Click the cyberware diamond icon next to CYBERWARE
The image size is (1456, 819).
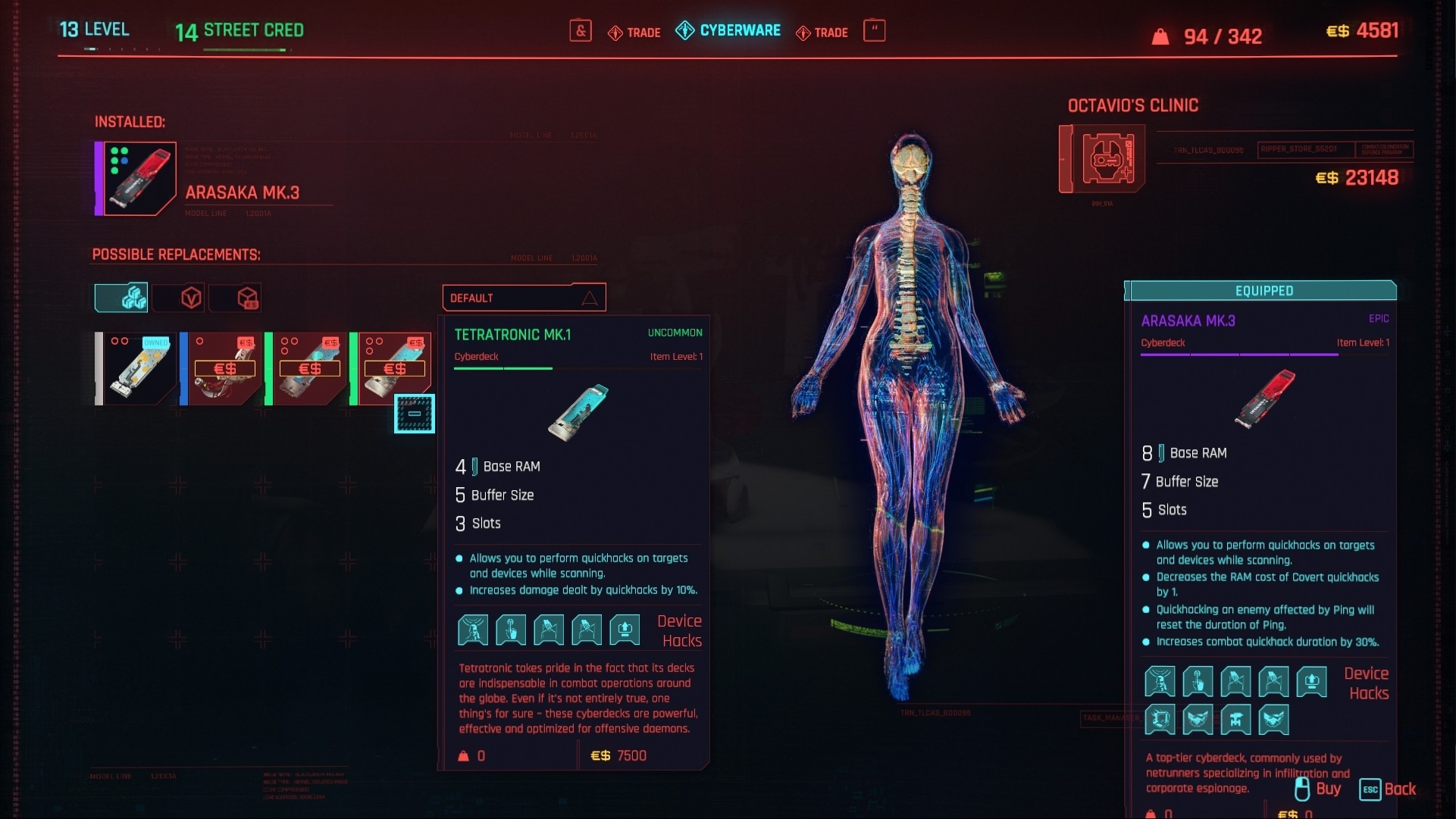(684, 31)
